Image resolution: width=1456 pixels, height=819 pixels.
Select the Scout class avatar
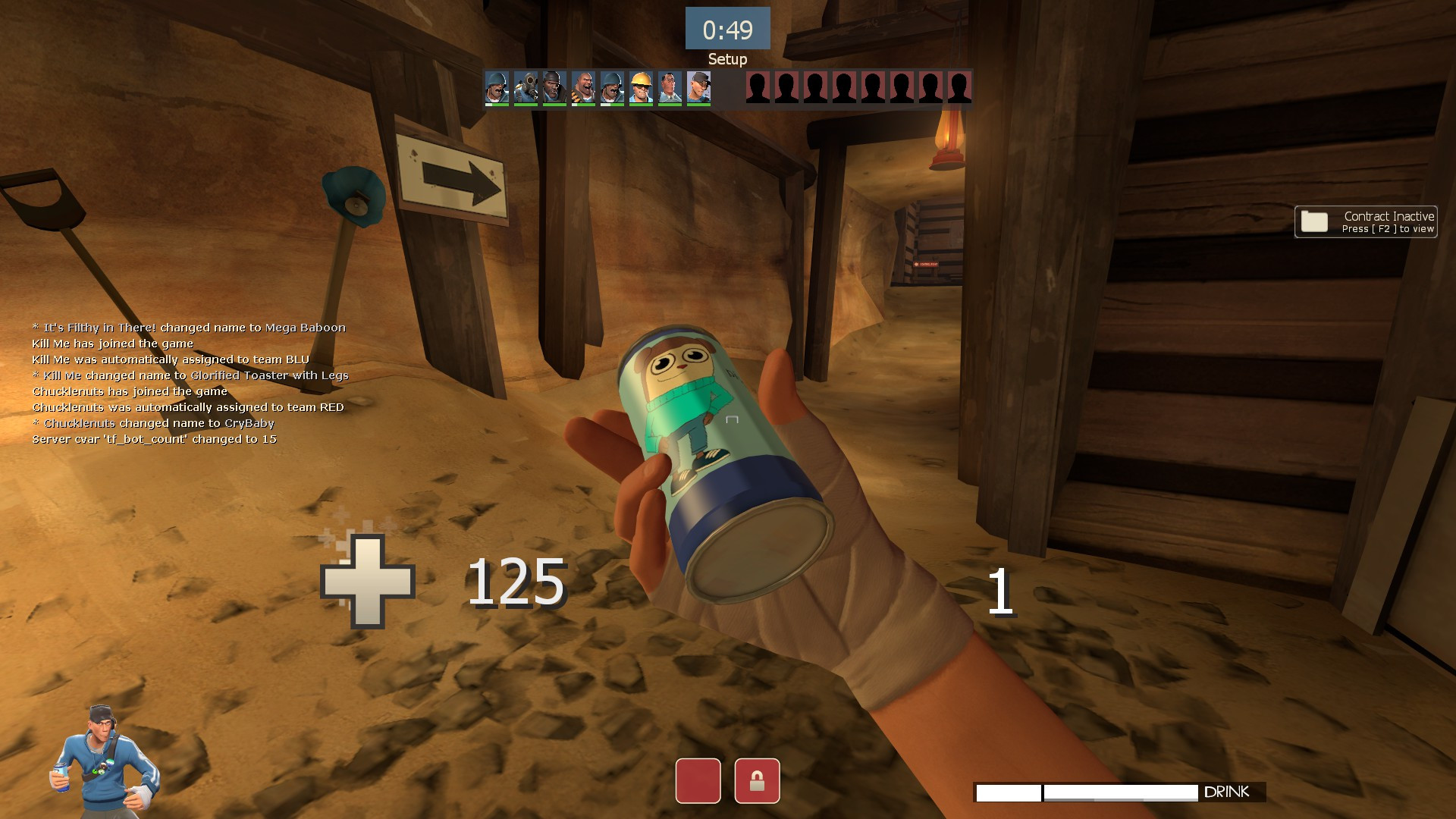(698, 89)
